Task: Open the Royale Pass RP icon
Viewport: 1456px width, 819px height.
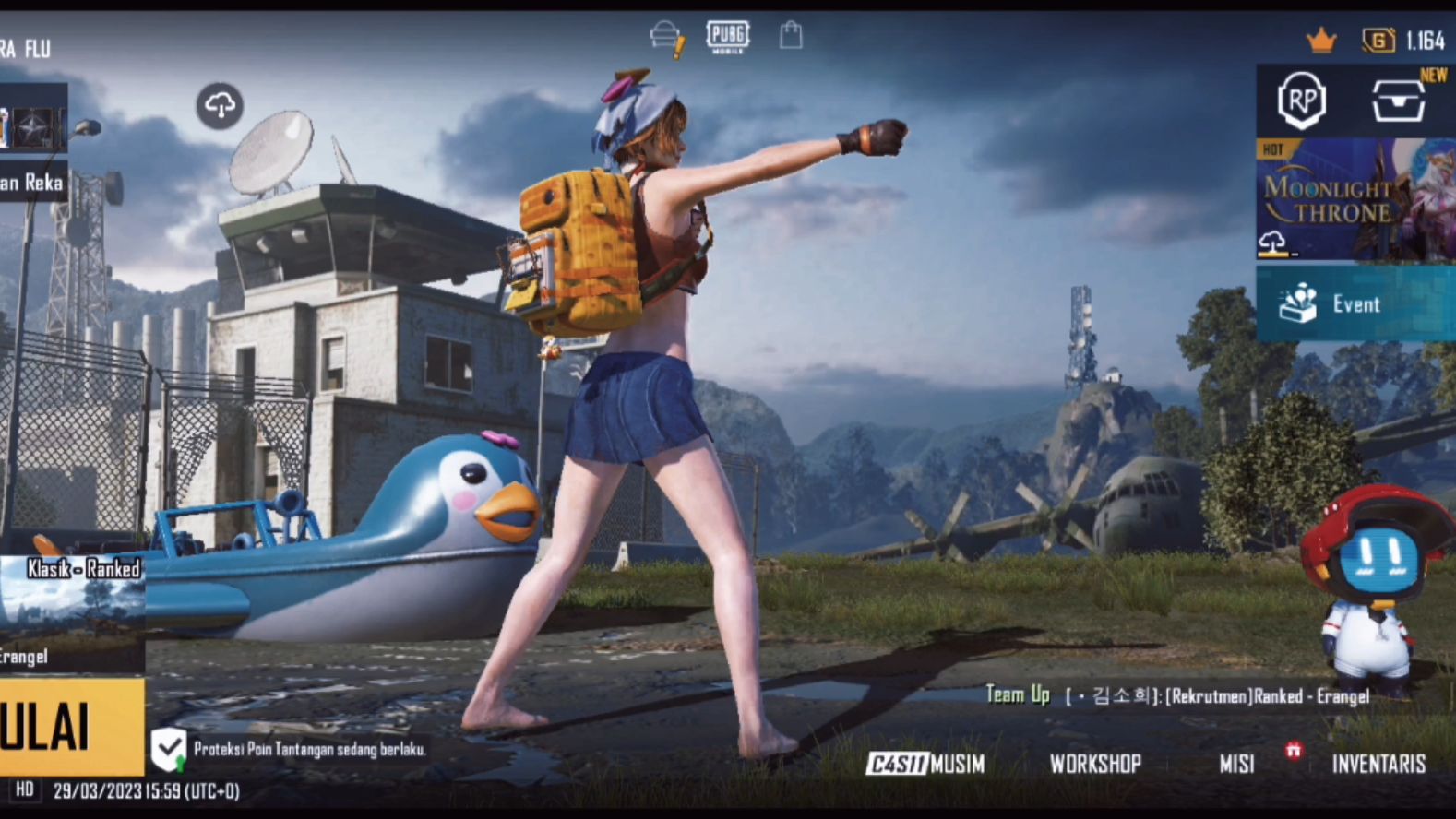Action: click(x=1301, y=100)
